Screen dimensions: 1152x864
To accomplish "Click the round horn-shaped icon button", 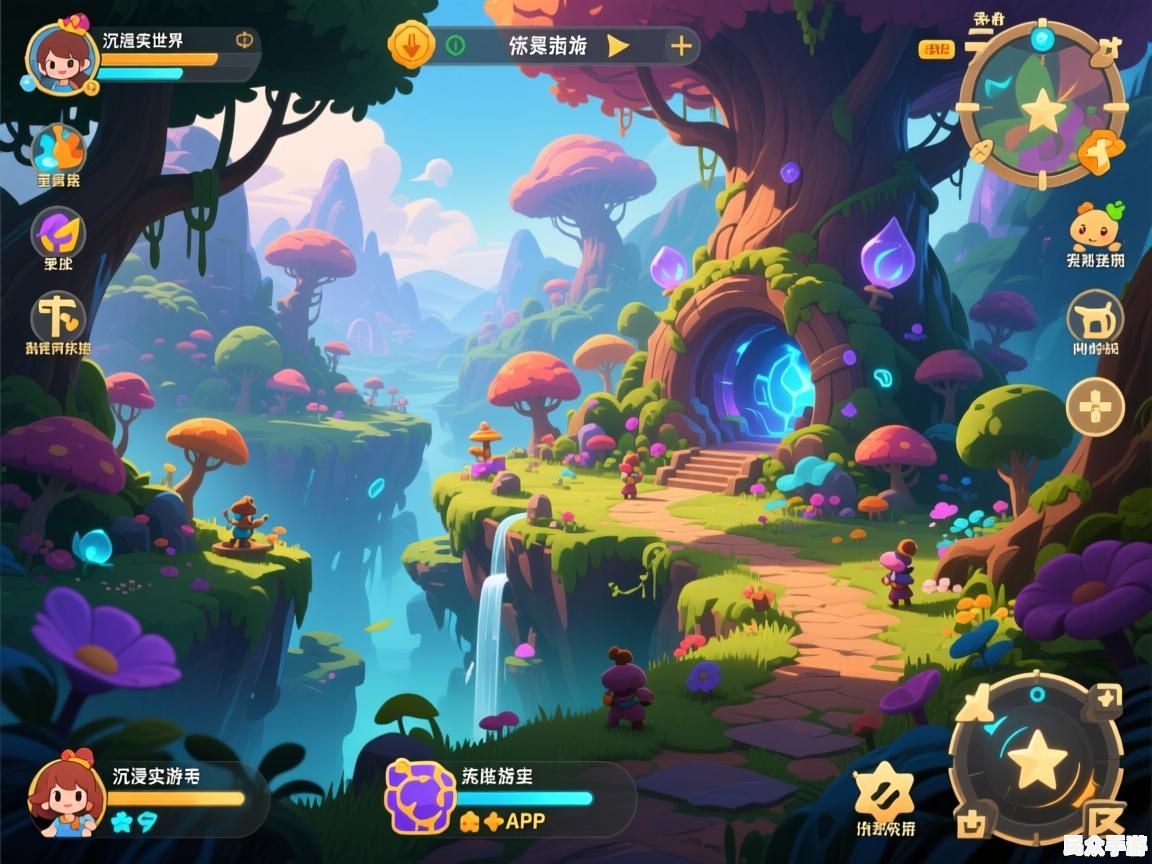I will [1095, 319].
